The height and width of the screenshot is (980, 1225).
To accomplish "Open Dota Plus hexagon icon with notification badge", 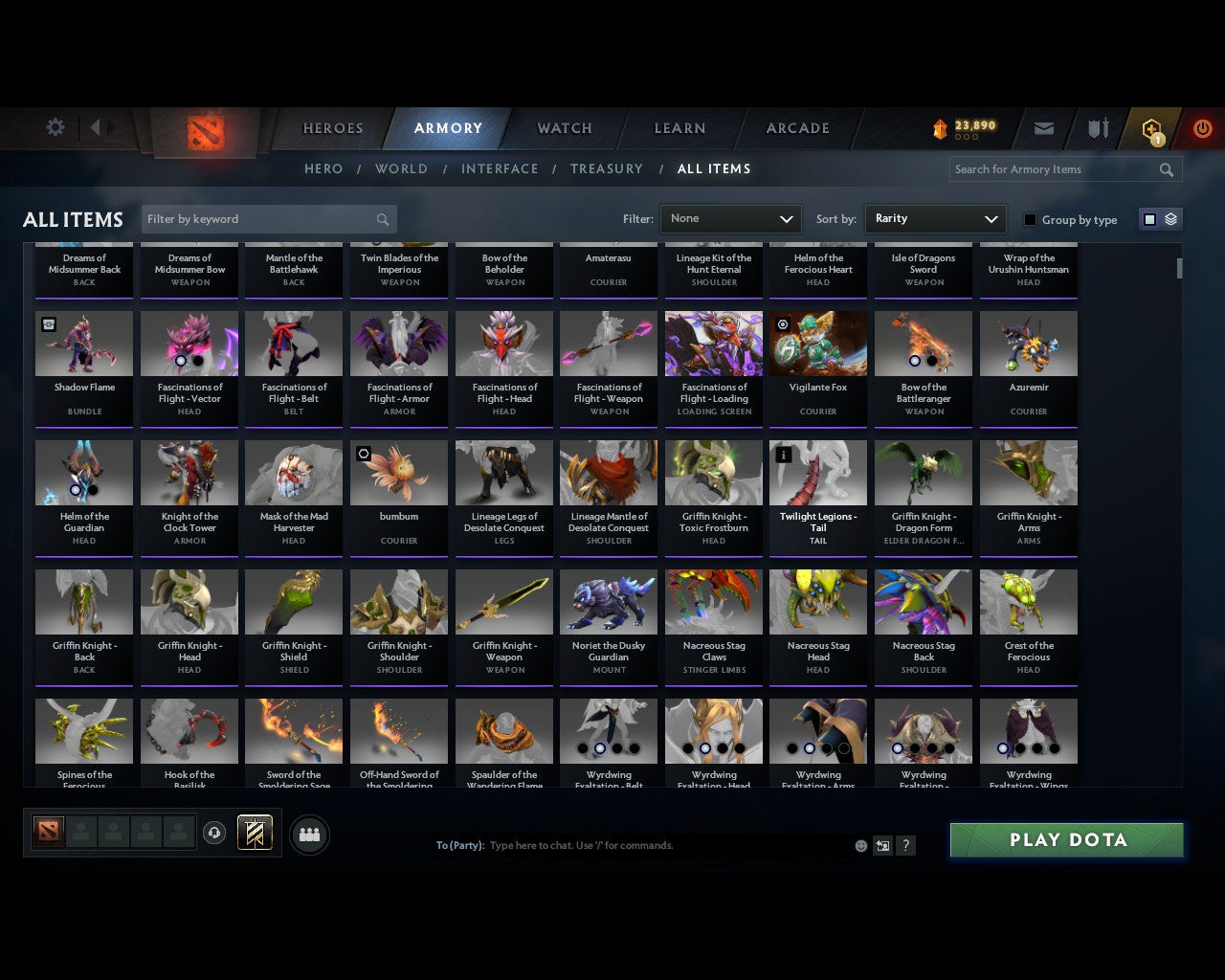I will point(1151,128).
